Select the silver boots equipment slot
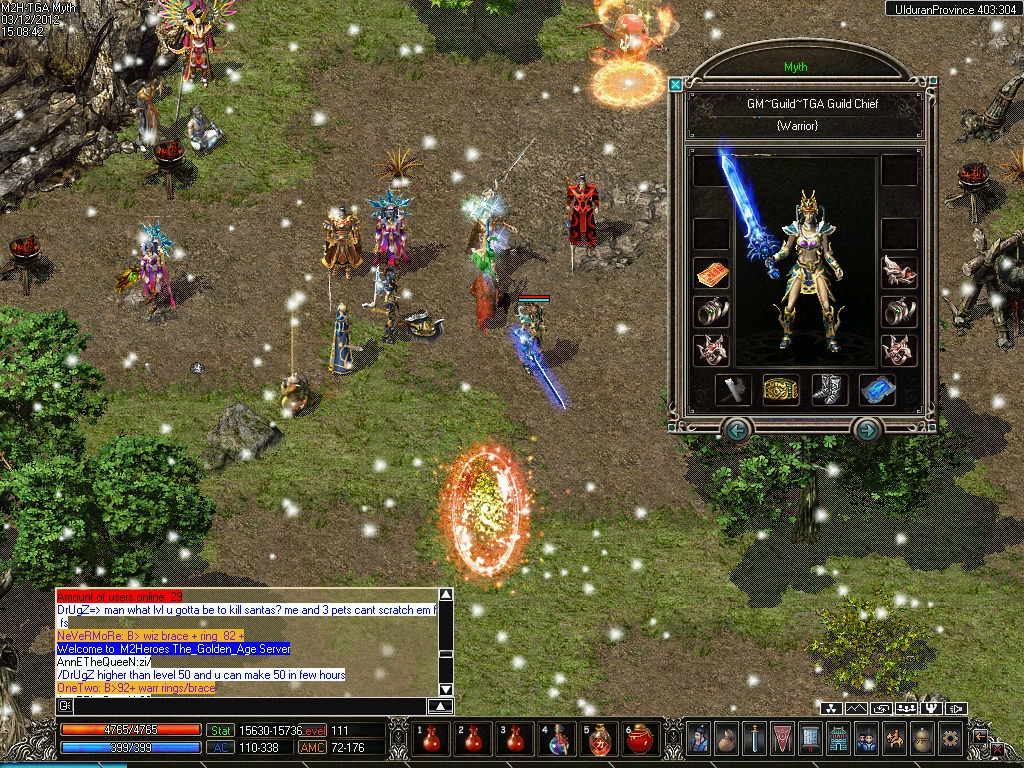Image resolution: width=1024 pixels, height=768 pixels. click(828, 390)
